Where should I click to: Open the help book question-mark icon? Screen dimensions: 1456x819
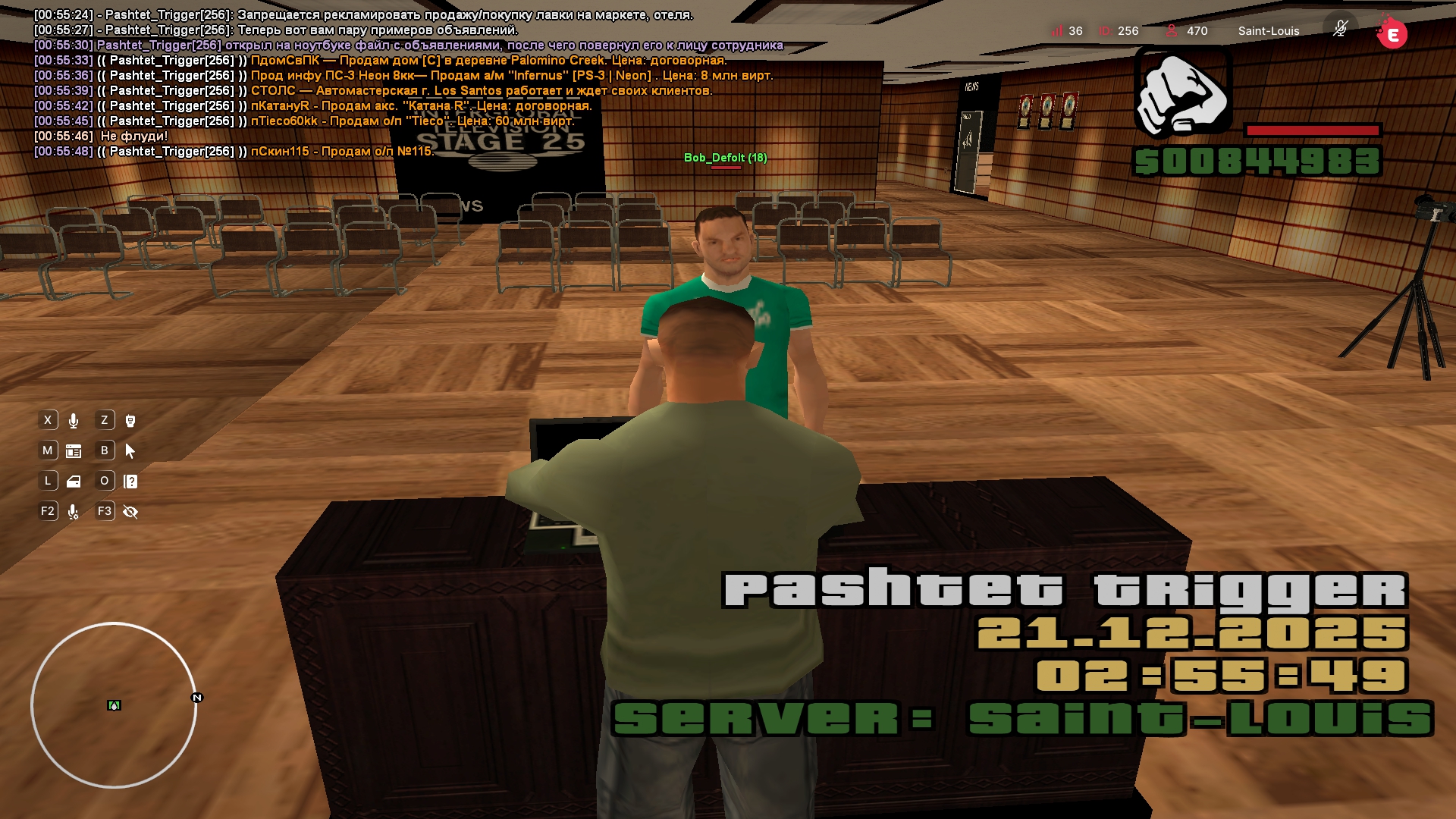[130, 482]
